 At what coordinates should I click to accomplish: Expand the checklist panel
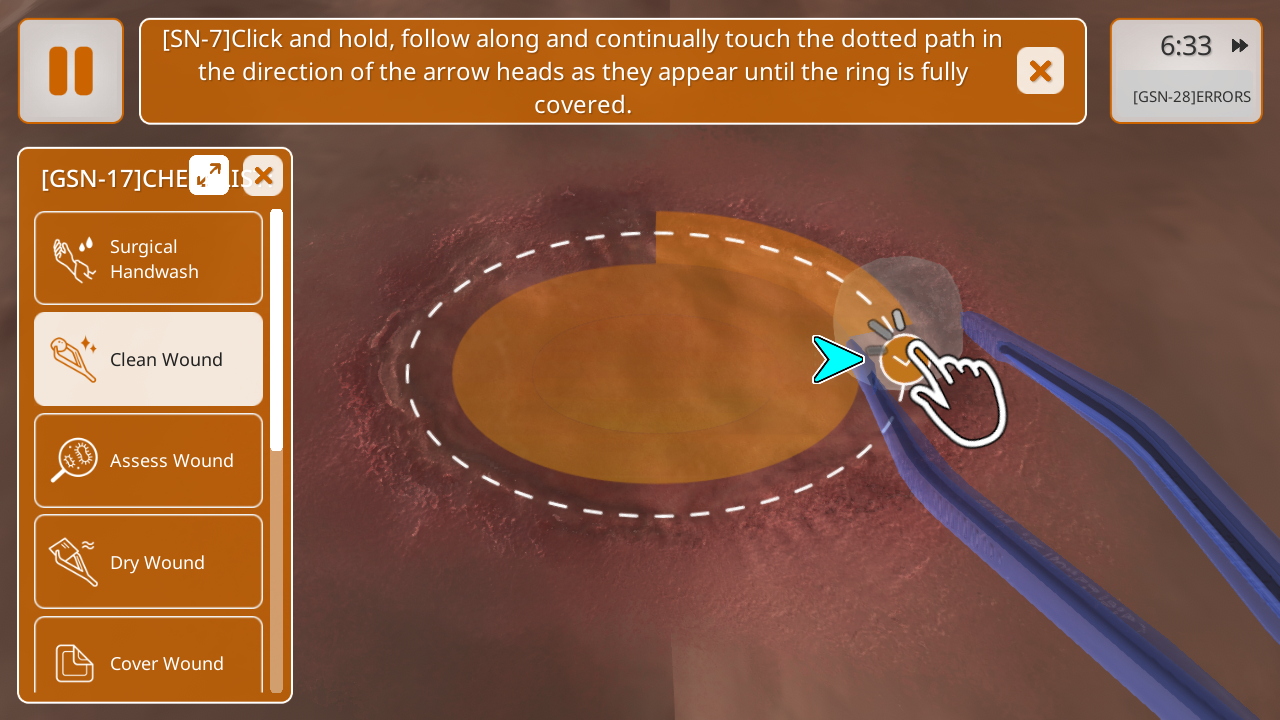click(209, 175)
